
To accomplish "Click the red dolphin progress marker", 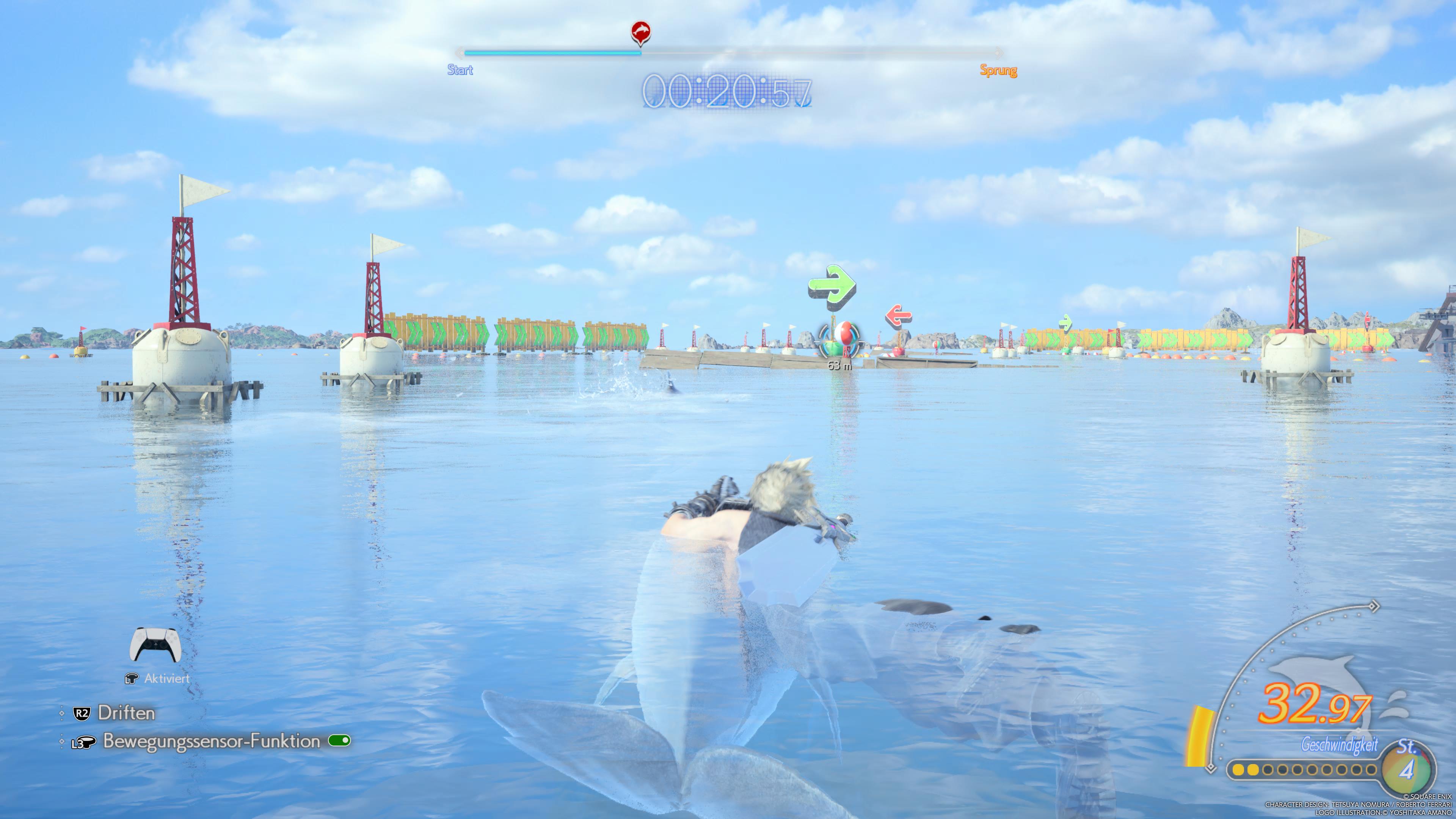I will point(640,32).
